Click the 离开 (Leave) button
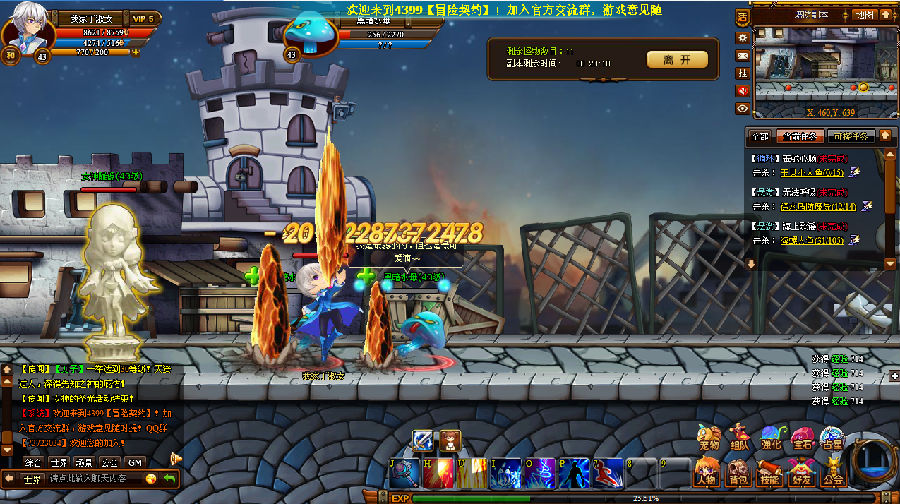Image resolution: width=900 pixels, height=504 pixels. click(676, 60)
